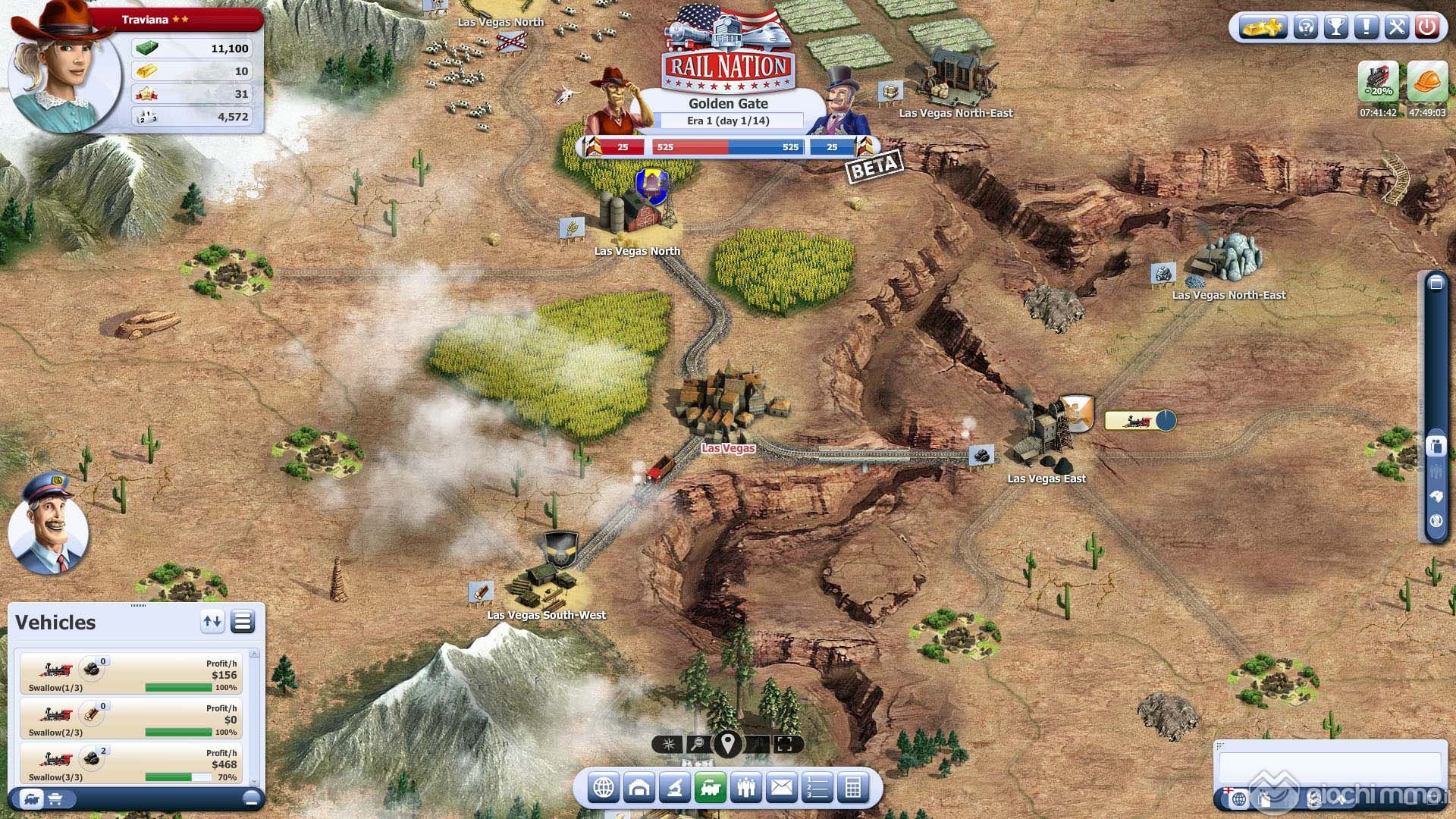Open the calculator button
The width and height of the screenshot is (1456, 819).
pyautogui.click(x=853, y=789)
